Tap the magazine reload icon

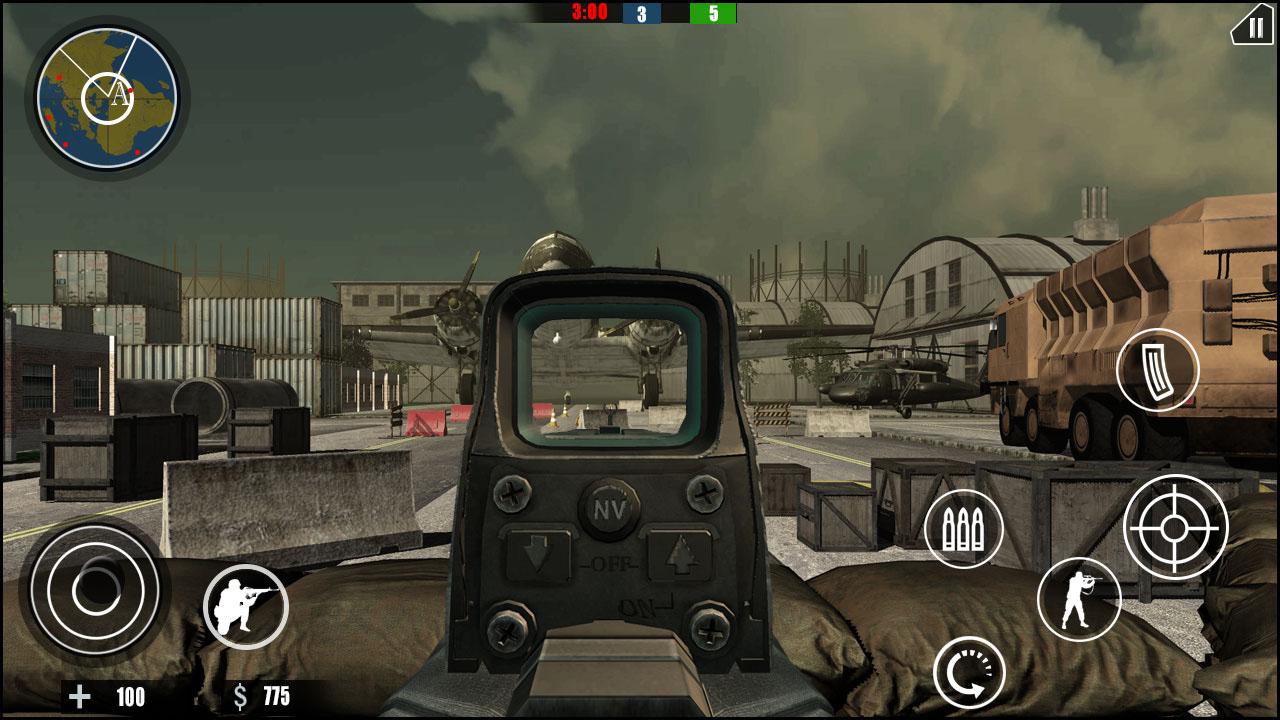(1158, 371)
